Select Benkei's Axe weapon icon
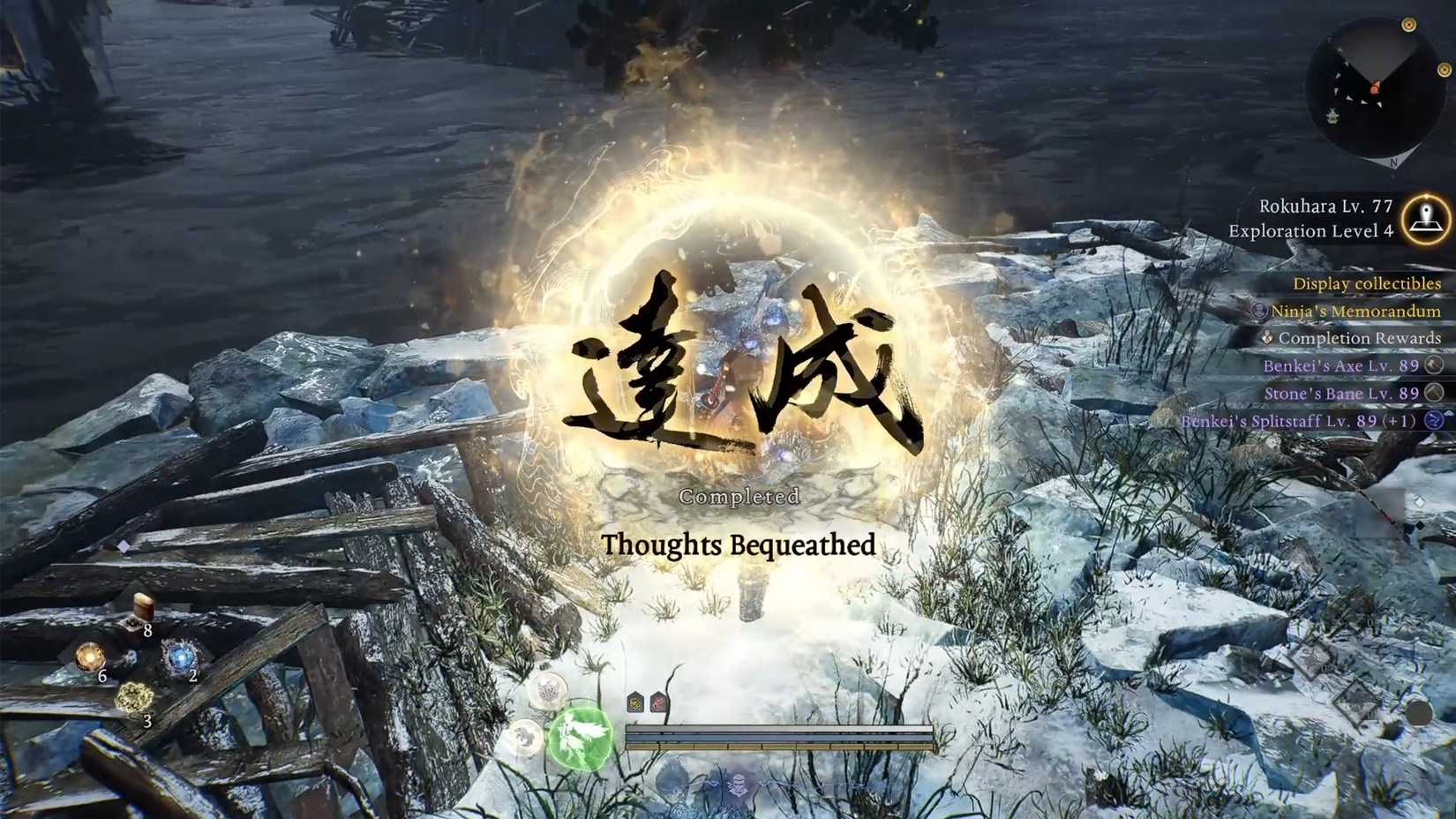Viewport: 1456px width, 819px height. (1432, 366)
